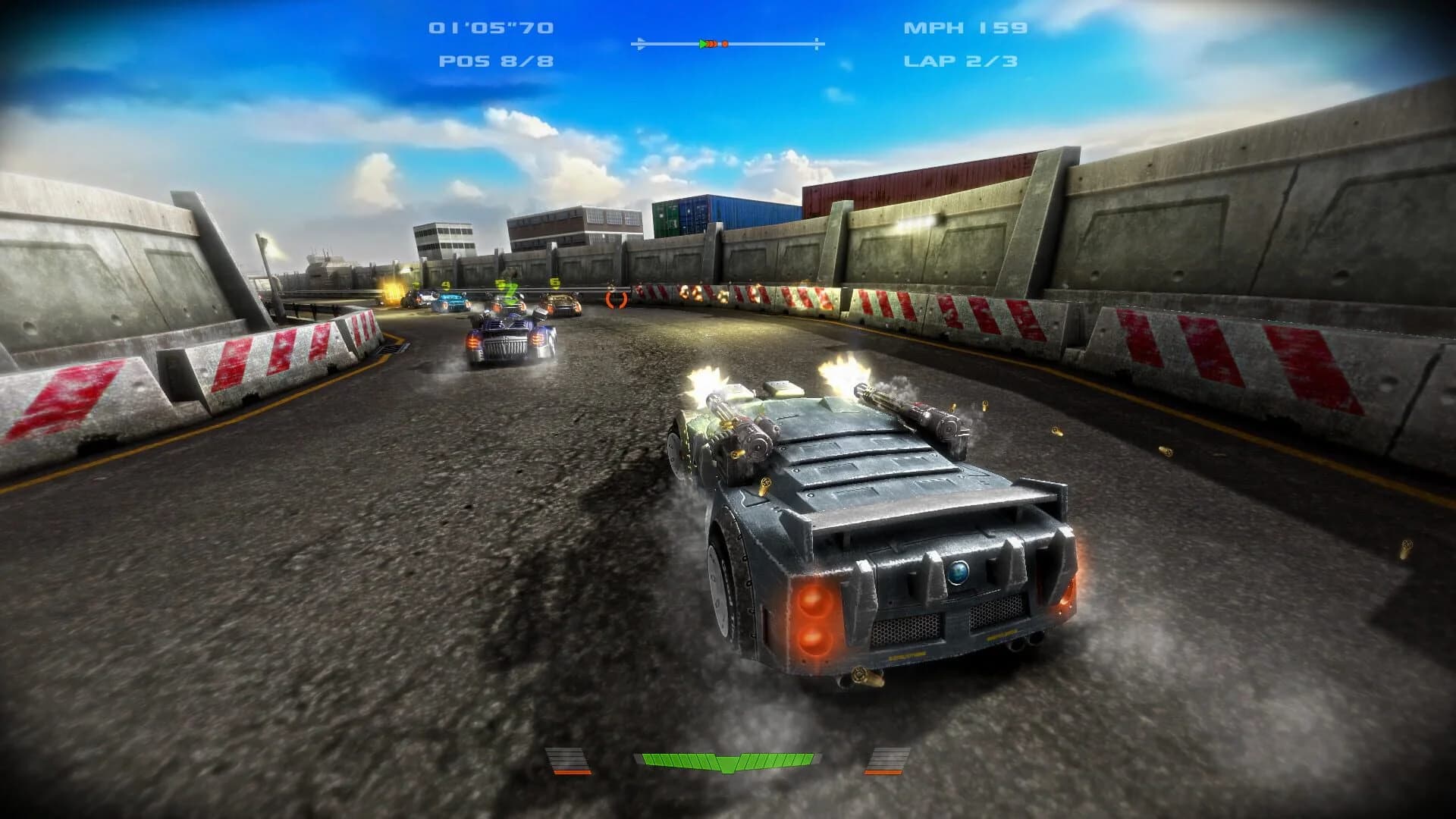Click the green player arrow on progress bar

(x=702, y=44)
